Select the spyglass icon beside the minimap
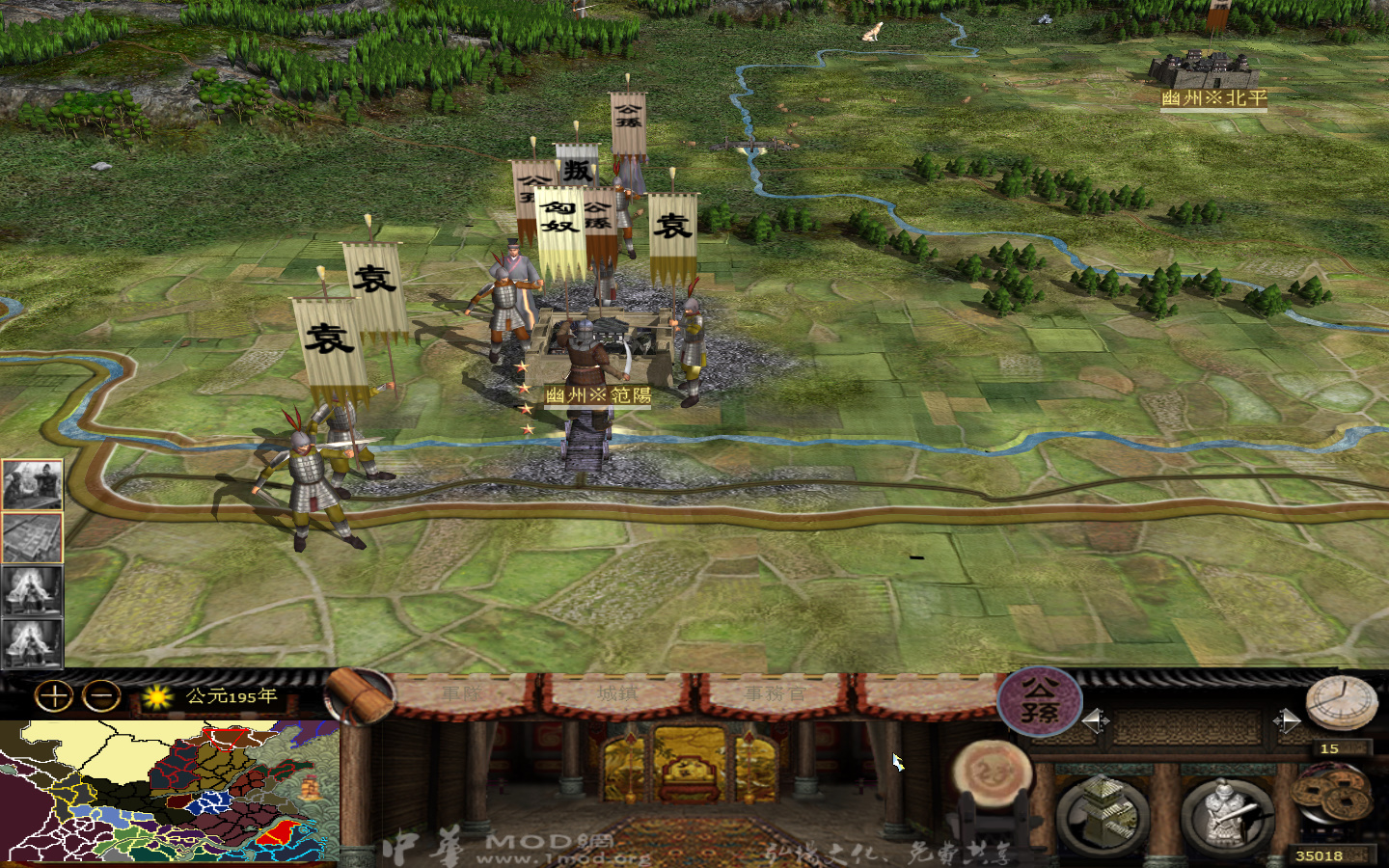This screenshot has height=868, width=1389. [357, 694]
